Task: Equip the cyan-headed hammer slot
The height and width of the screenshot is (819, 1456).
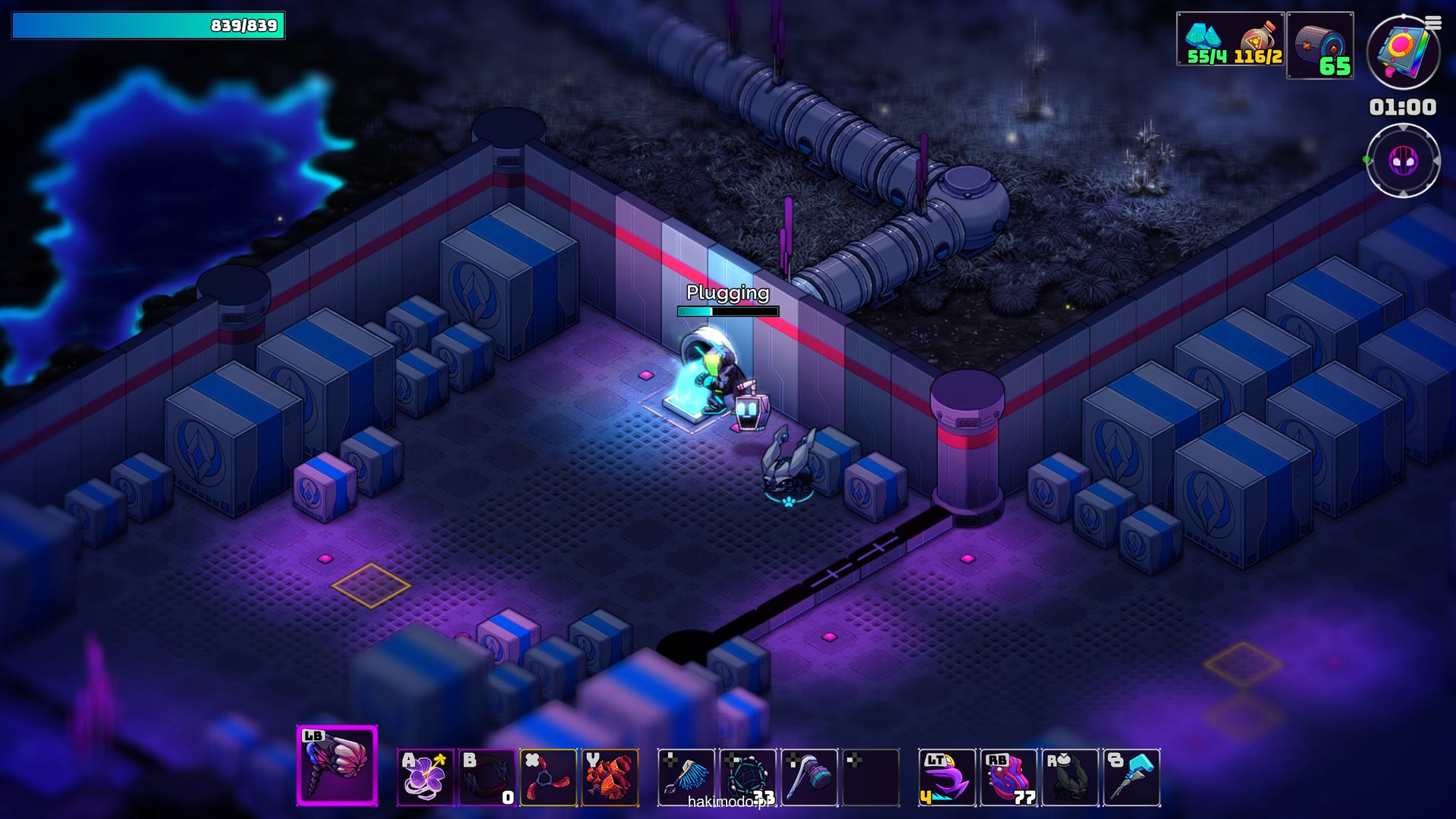Action: (x=1131, y=777)
